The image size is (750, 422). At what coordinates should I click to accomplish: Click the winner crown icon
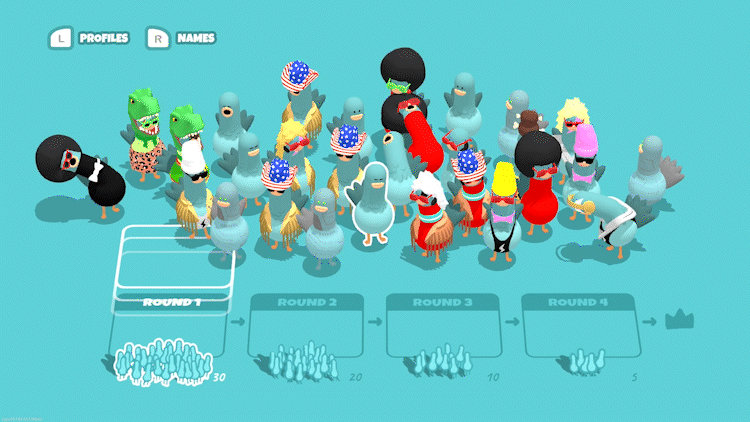(680, 320)
